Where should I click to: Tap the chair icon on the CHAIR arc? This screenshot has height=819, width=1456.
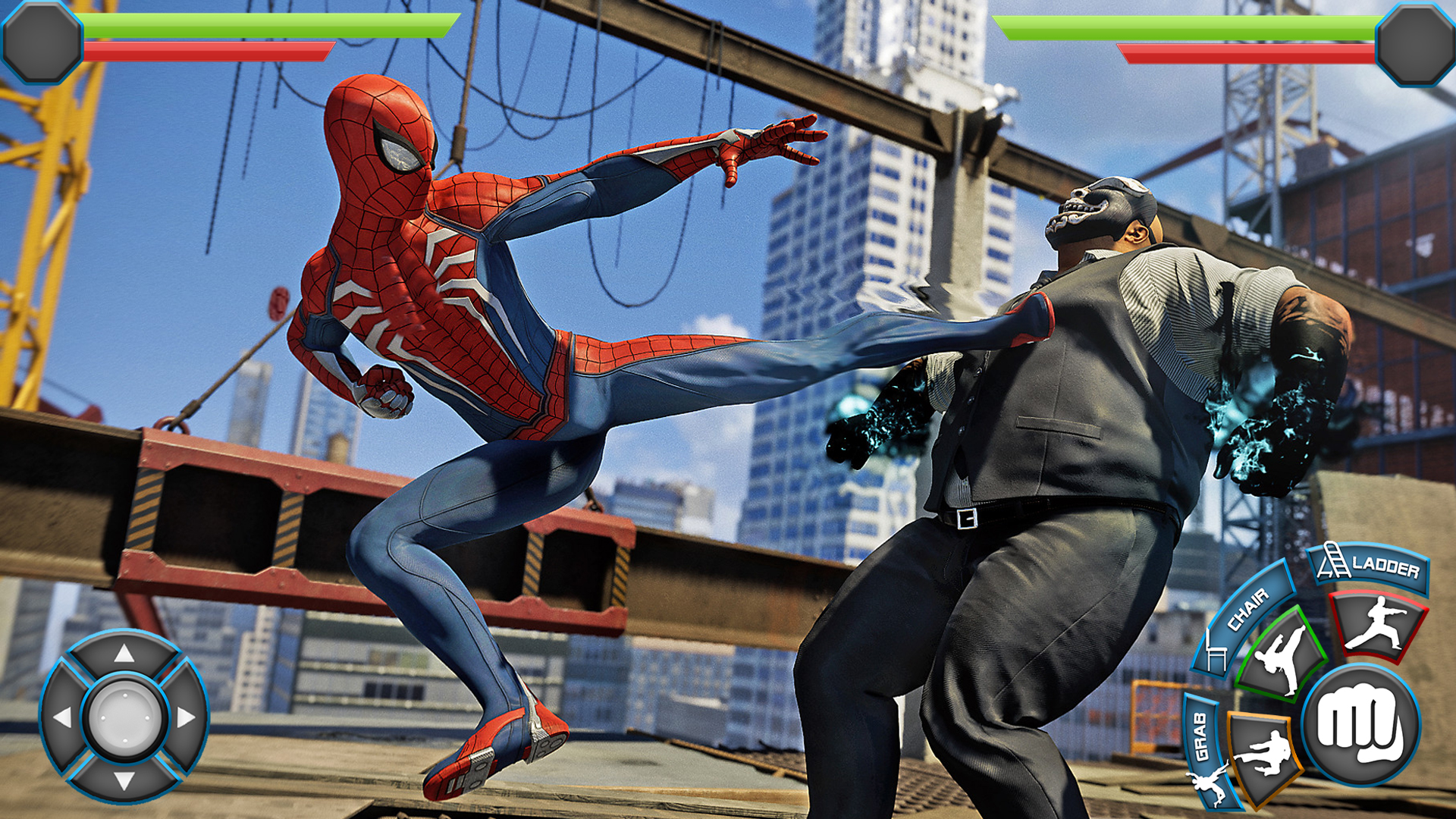tap(1214, 652)
